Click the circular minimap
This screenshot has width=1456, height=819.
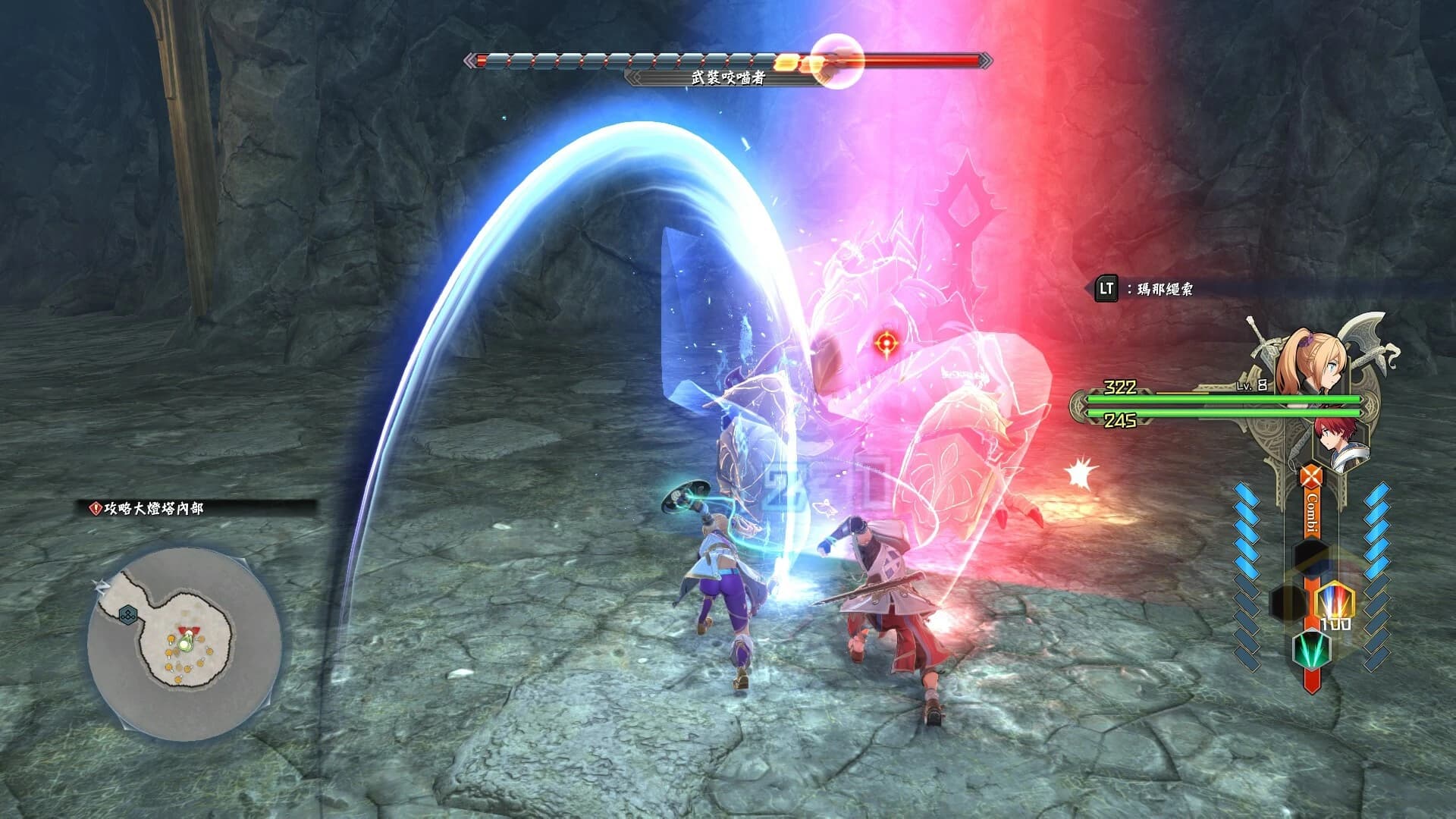click(184, 645)
